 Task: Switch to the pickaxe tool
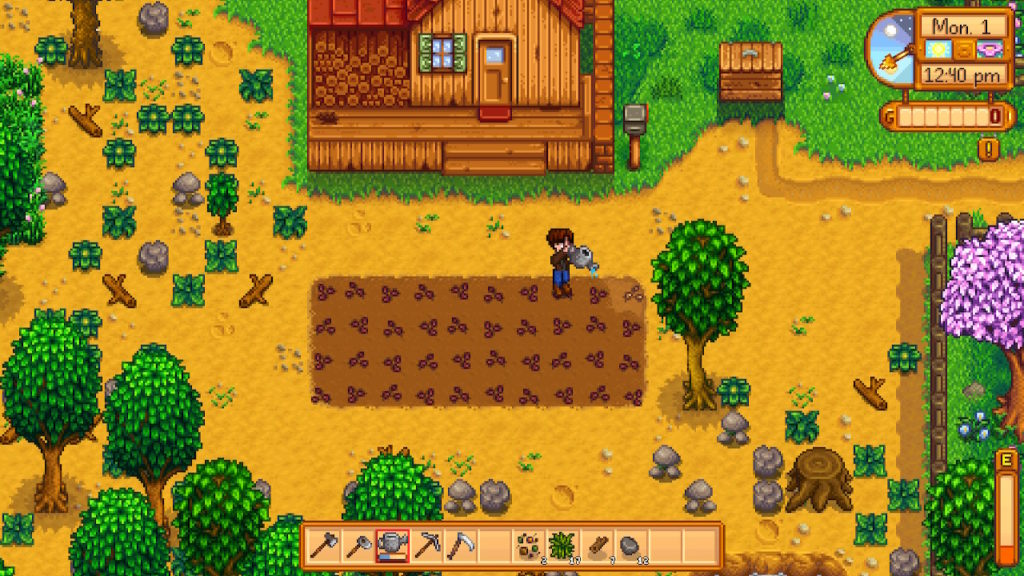[x=427, y=546]
